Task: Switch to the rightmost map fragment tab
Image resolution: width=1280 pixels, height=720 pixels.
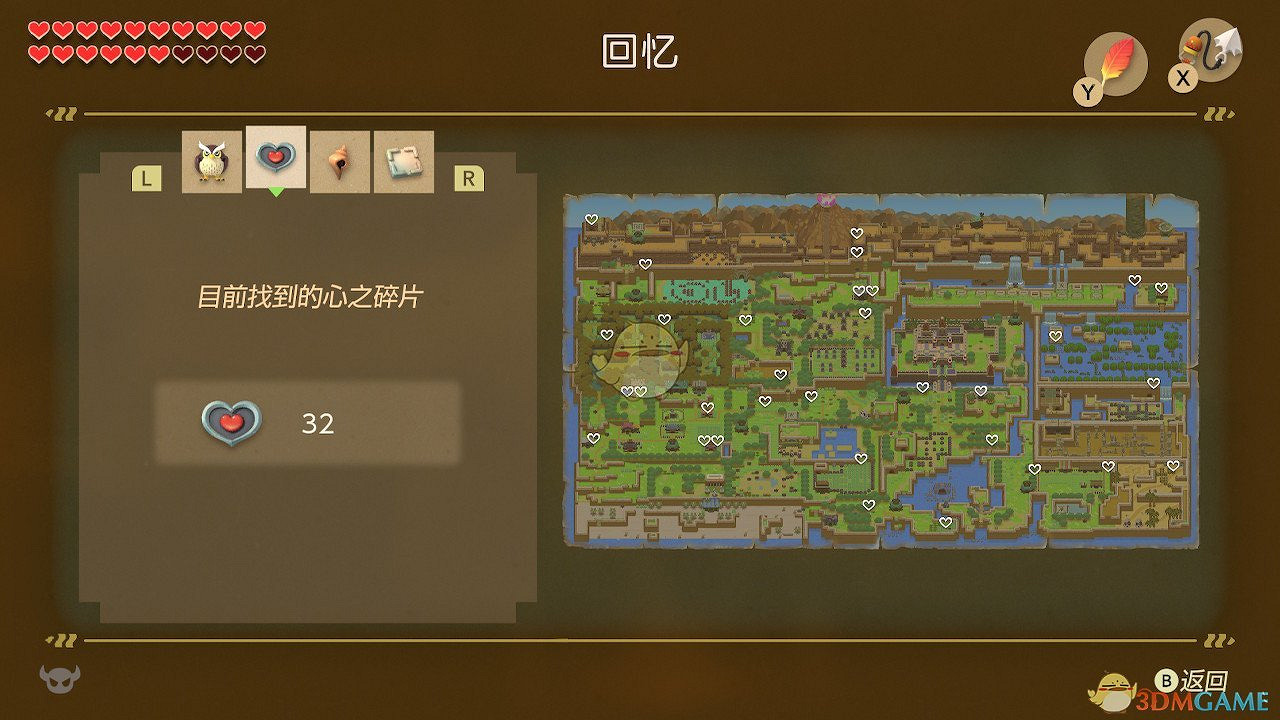Action: click(403, 158)
